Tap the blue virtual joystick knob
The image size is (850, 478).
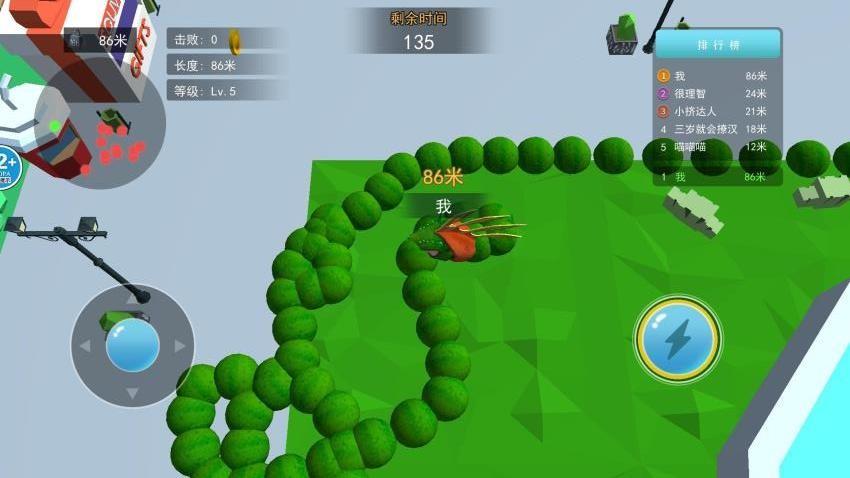click(x=132, y=346)
